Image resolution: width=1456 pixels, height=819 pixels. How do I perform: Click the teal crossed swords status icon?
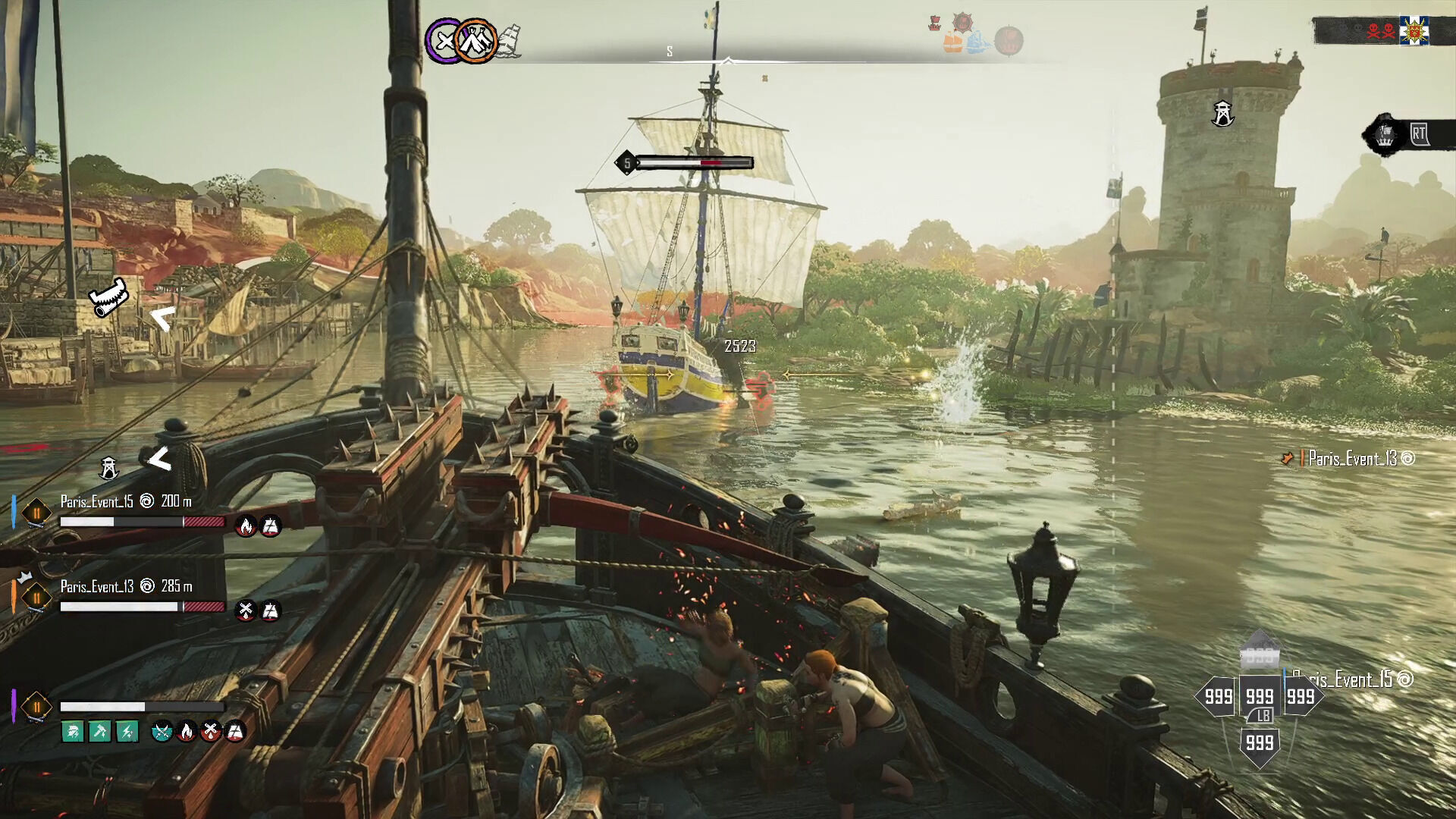pyautogui.click(x=162, y=732)
